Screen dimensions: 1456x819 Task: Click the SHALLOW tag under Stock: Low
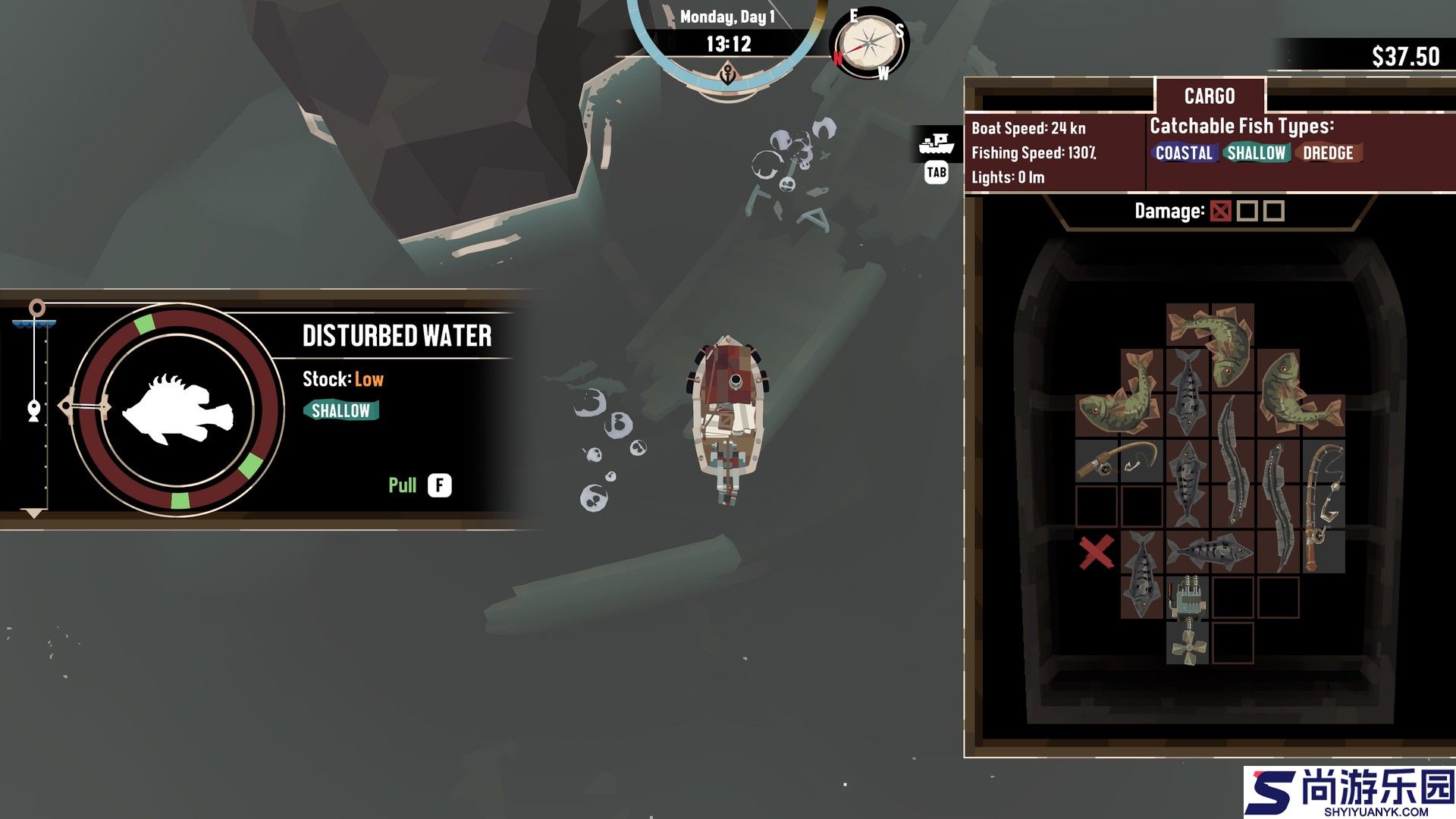point(340,411)
